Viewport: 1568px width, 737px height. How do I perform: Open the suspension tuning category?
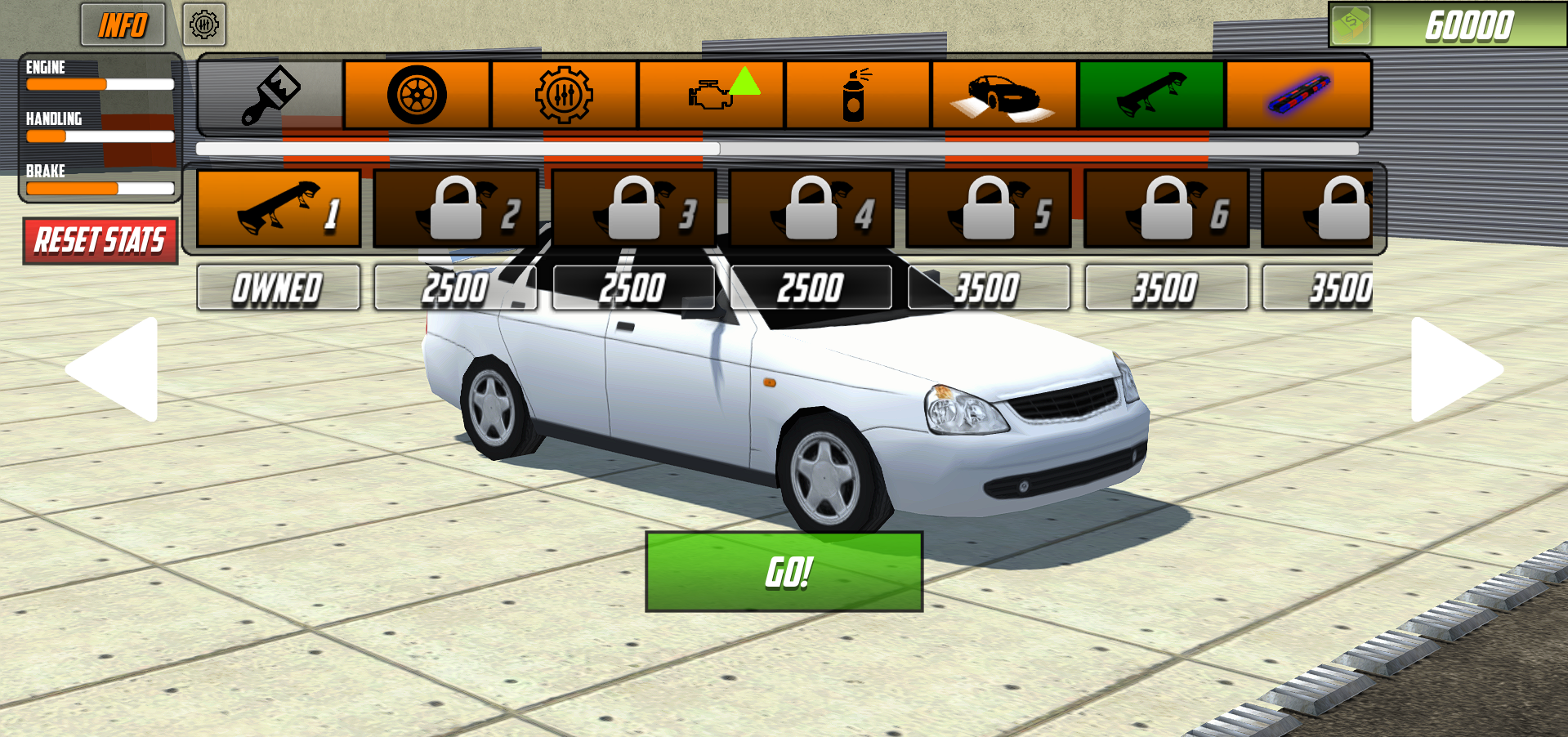pos(564,92)
